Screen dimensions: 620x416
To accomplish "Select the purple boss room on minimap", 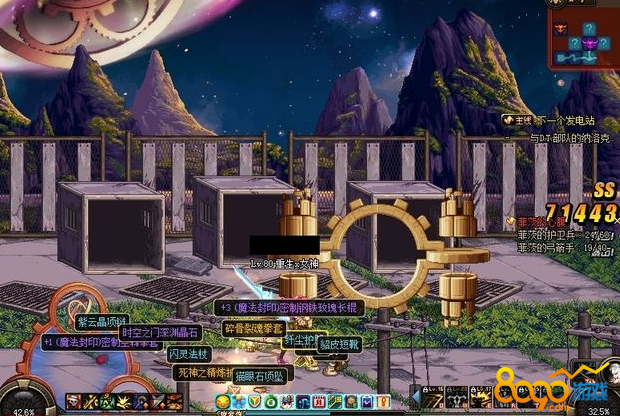I will coord(590,43).
